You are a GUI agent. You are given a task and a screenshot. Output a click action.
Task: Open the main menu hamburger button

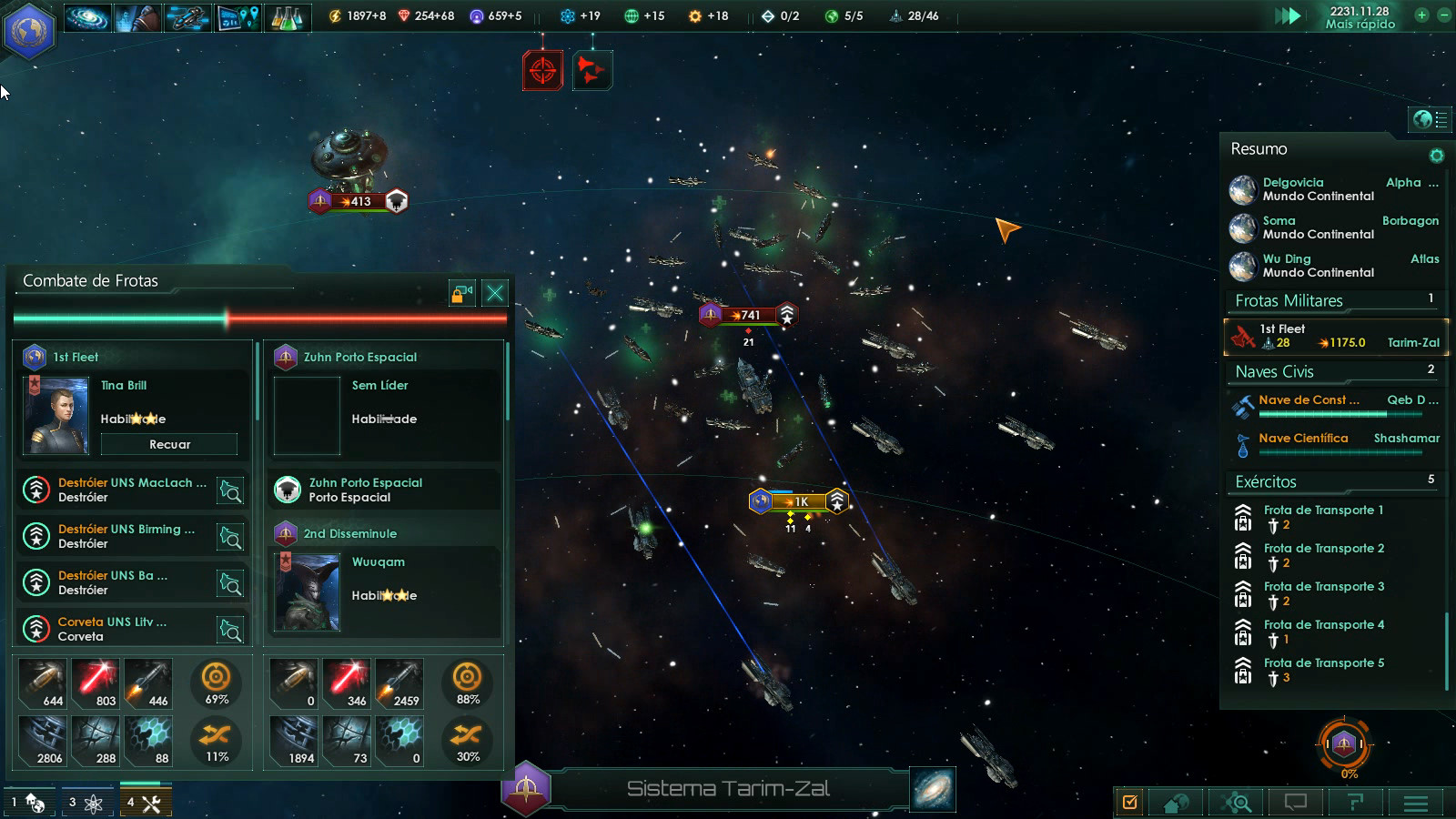1415,803
